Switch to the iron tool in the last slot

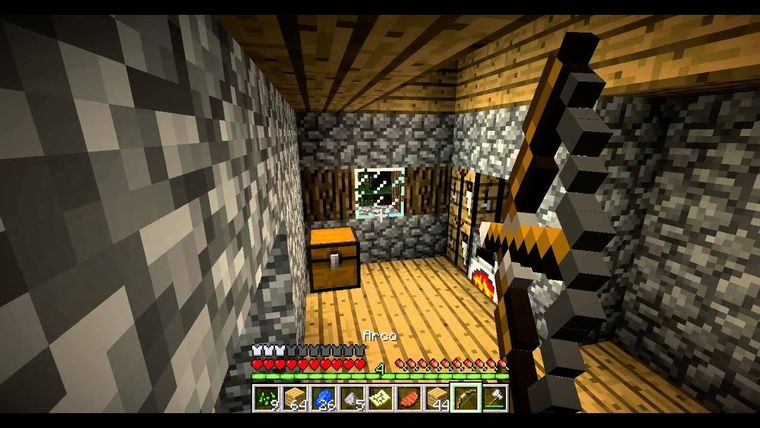pos(495,398)
